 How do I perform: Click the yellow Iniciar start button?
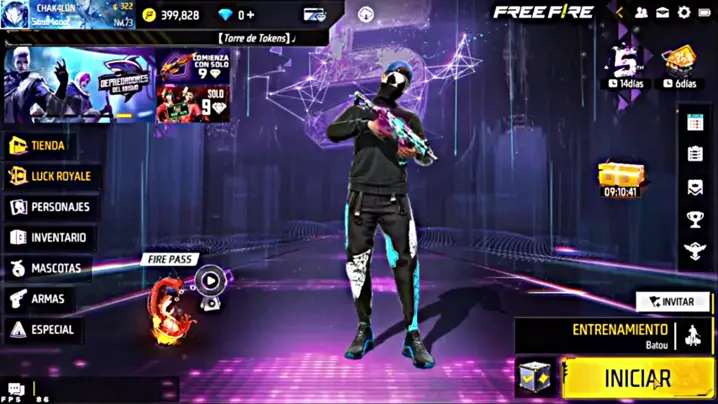[637, 378]
